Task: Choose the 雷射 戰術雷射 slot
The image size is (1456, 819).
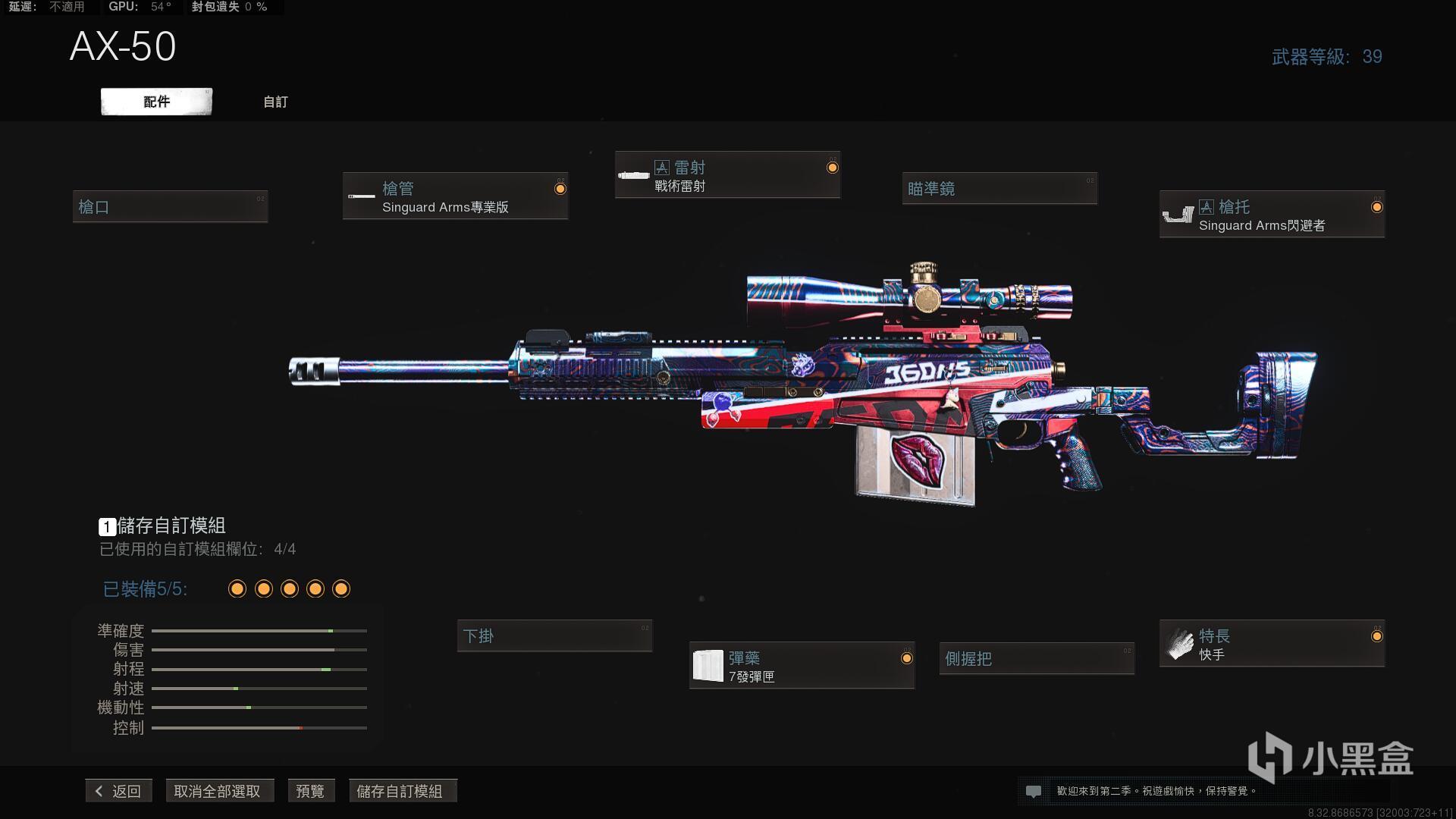Action: tap(727, 176)
